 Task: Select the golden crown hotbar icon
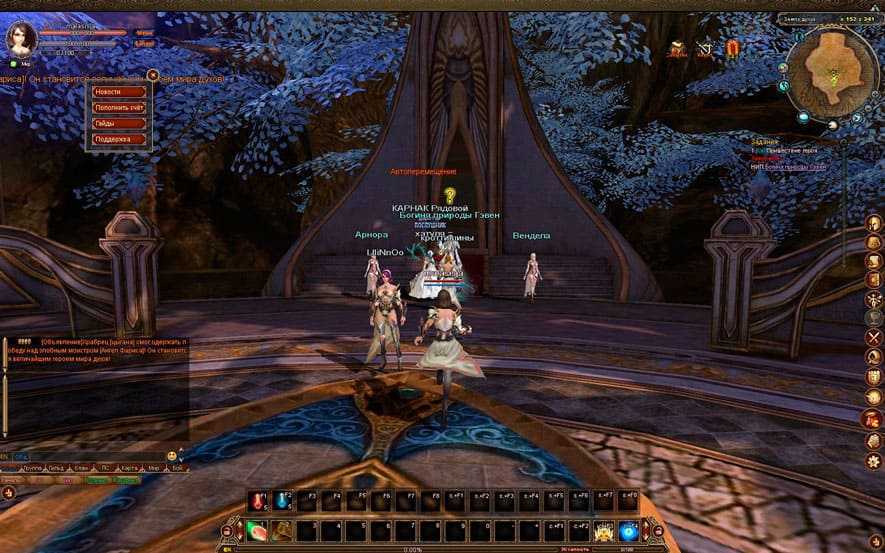[603, 530]
